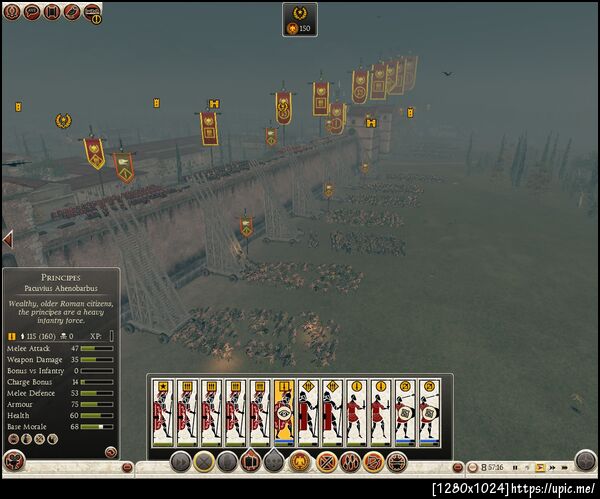This screenshot has height=499, width=600.
Task: Switch battle speed to slow motion
Action: click(527, 467)
